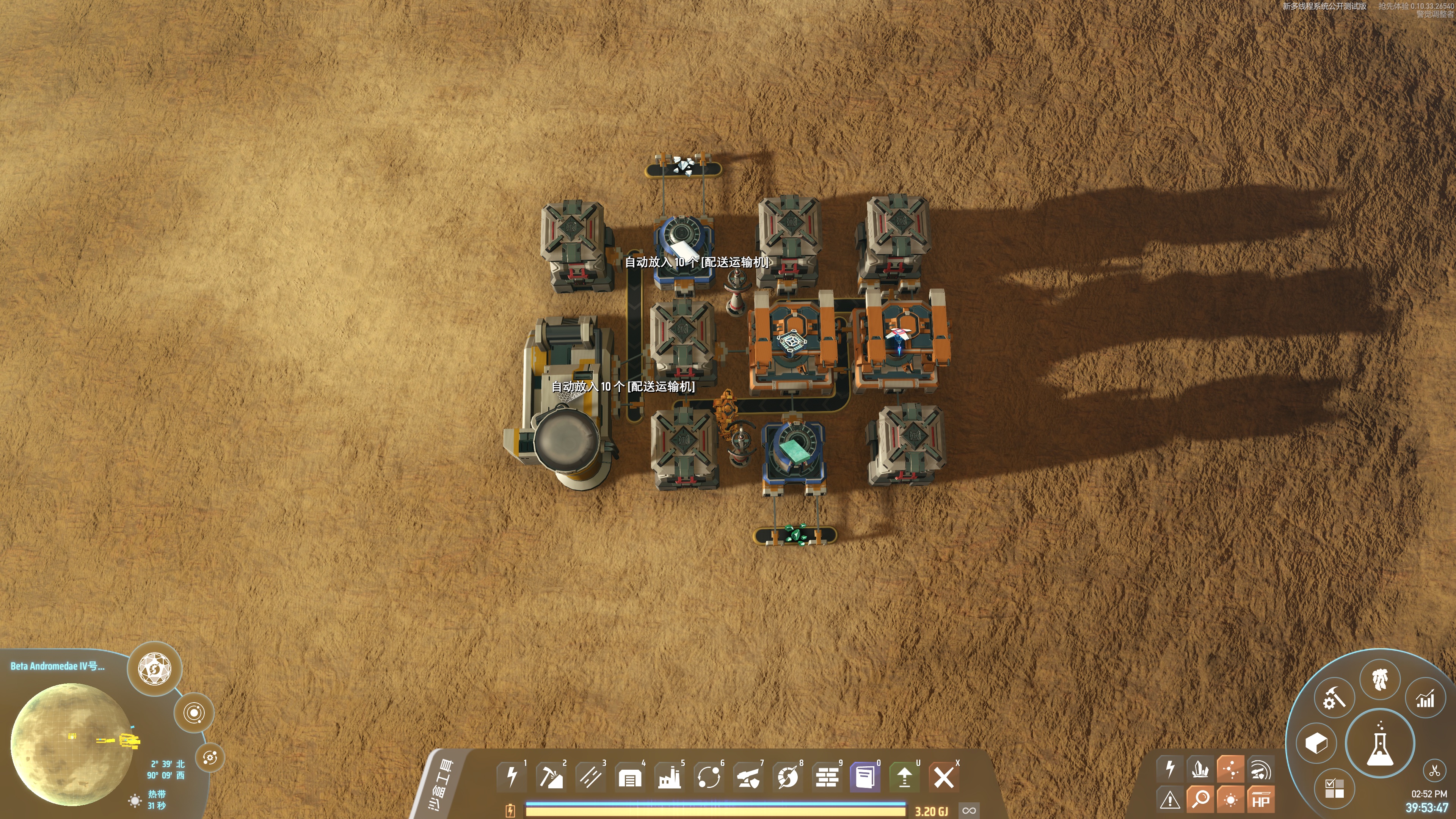Screen dimensions: 1456x819
Task: Choose the conveyor belt build category
Action: coord(590,777)
